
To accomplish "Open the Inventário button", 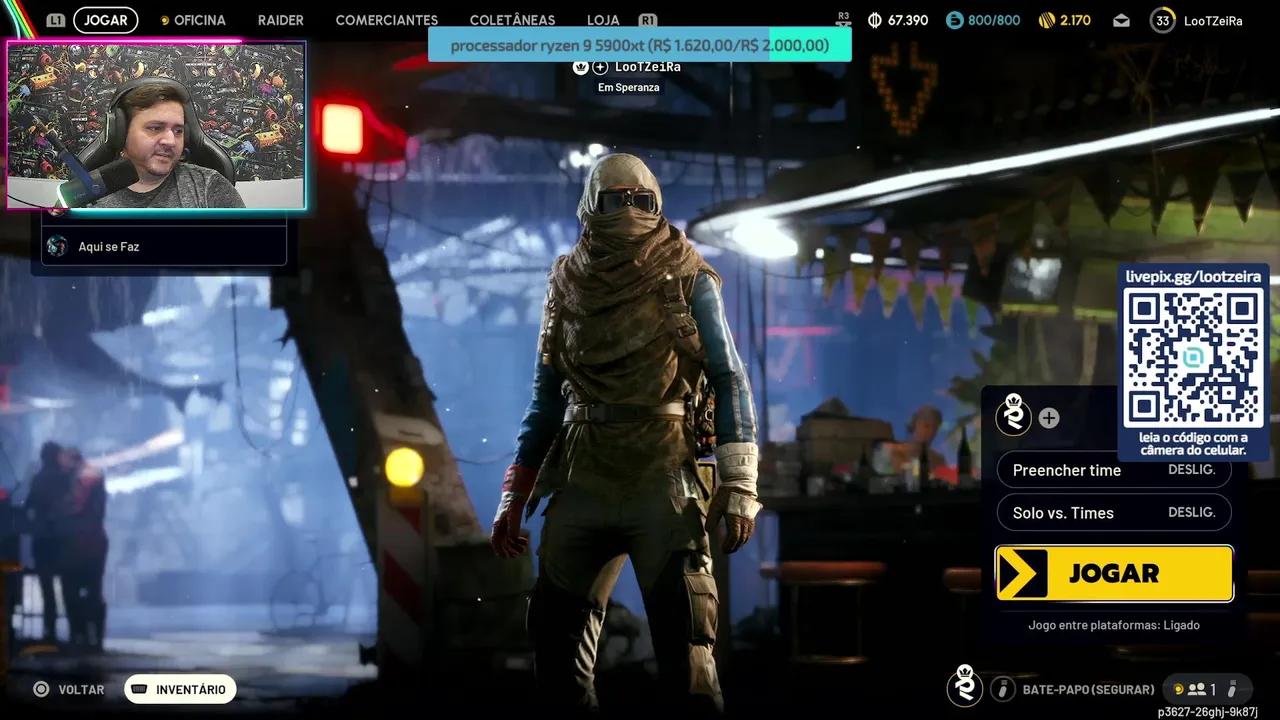I will (x=180, y=689).
